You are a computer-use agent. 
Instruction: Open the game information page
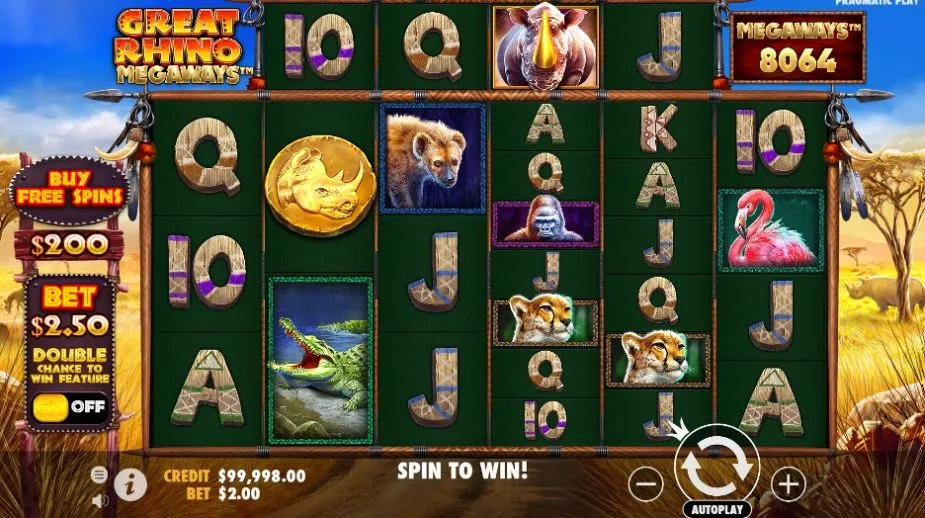(130, 484)
